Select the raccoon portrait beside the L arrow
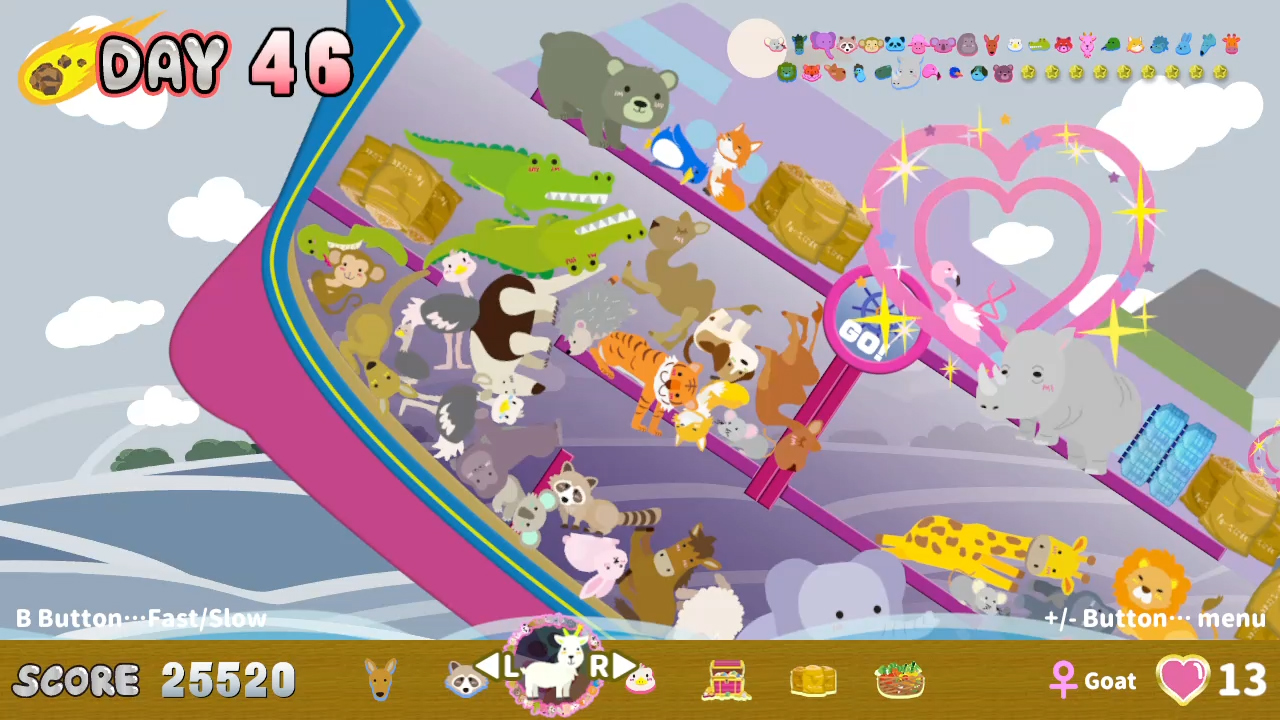Screen dimensions: 1280x720 coord(465,679)
